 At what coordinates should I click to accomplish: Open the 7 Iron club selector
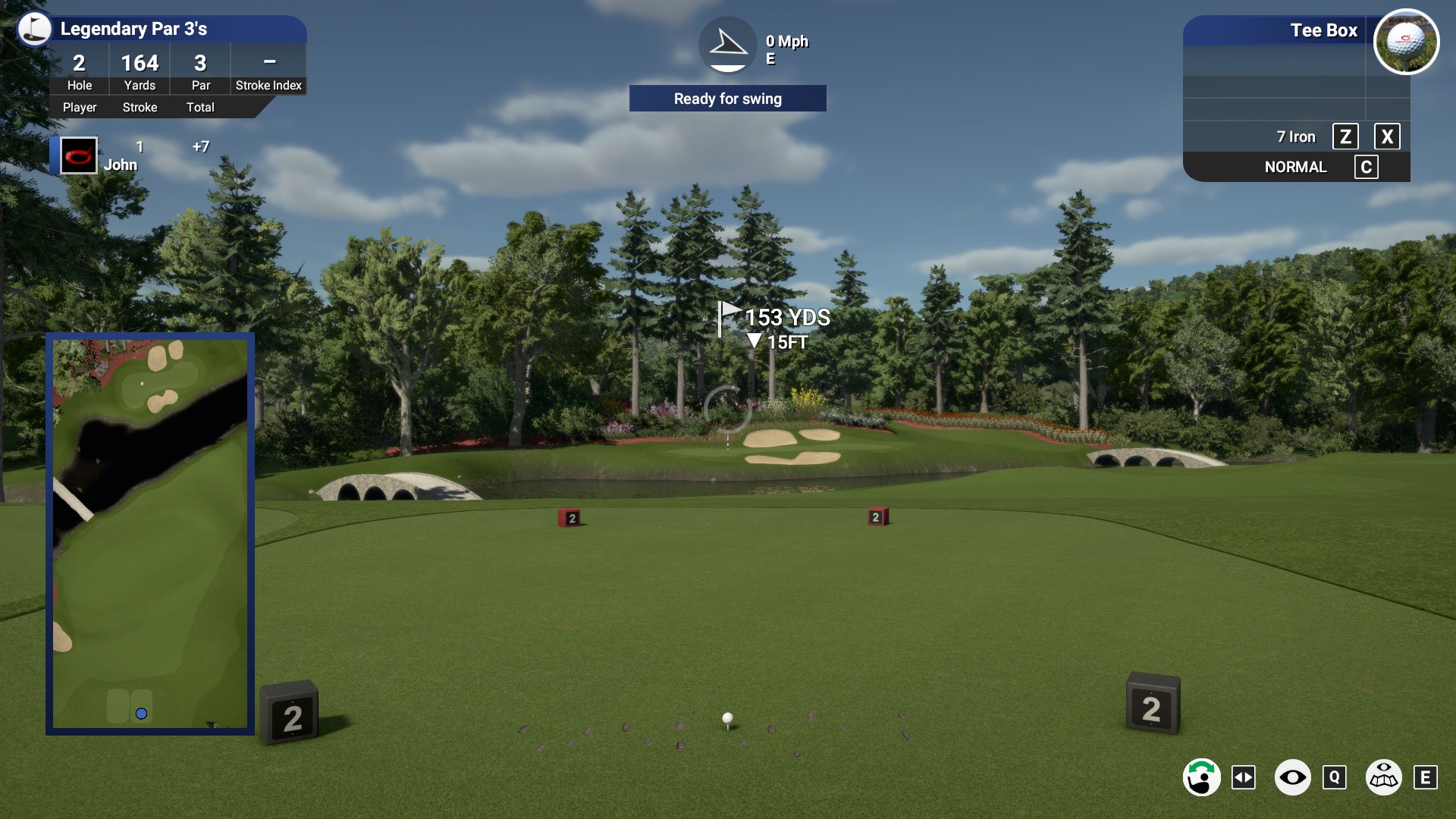(1297, 136)
